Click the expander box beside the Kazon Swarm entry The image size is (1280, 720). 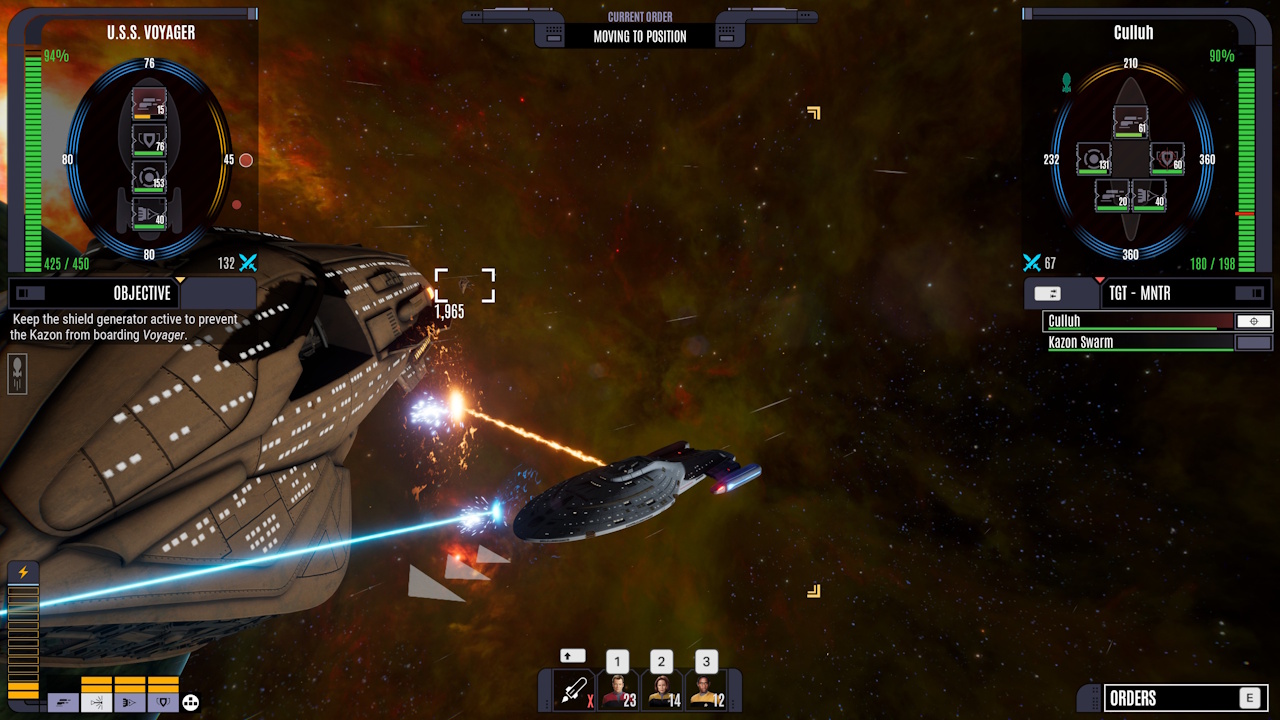tap(1251, 341)
